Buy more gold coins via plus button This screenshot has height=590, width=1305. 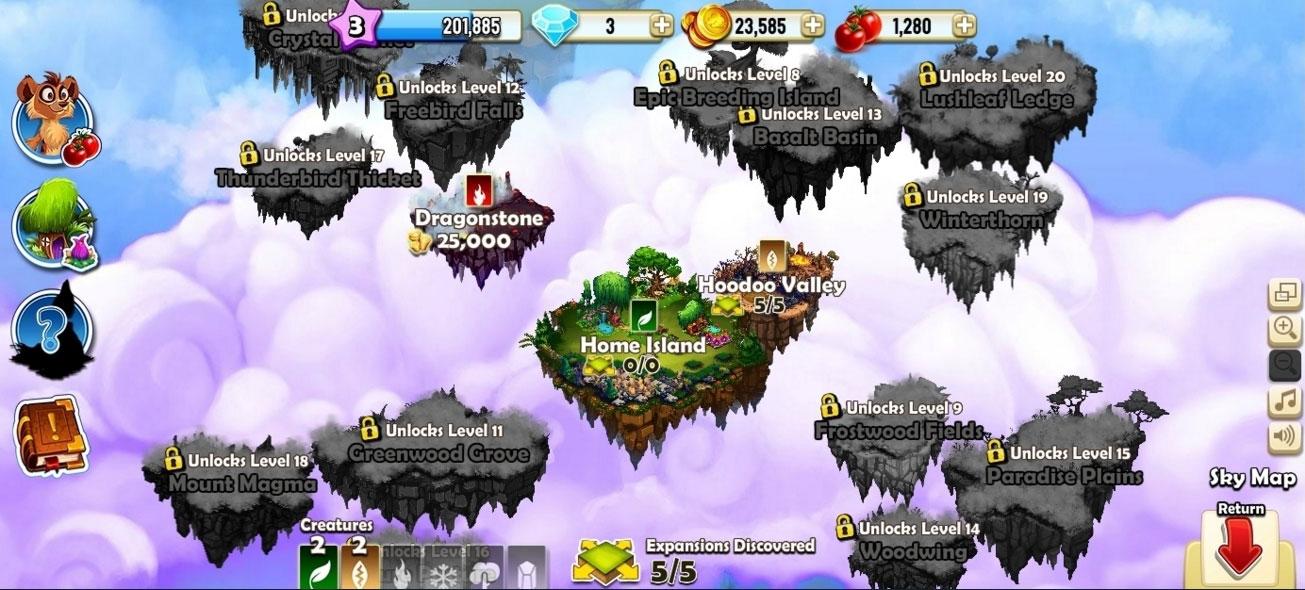pos(813,26)
